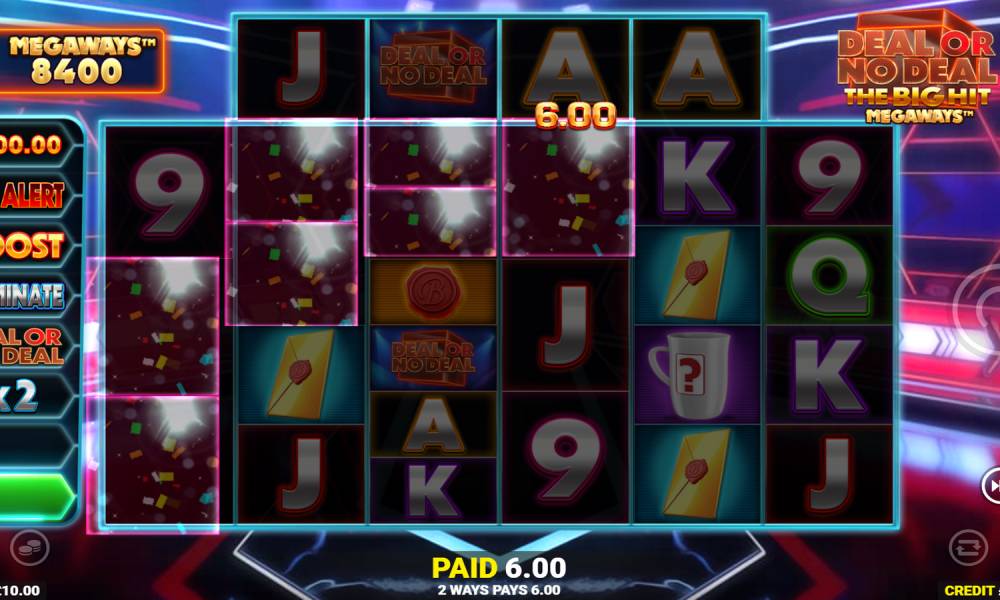Select the ELIMINATE bonus ladder step
The image size is (1000, 600).
36,295
